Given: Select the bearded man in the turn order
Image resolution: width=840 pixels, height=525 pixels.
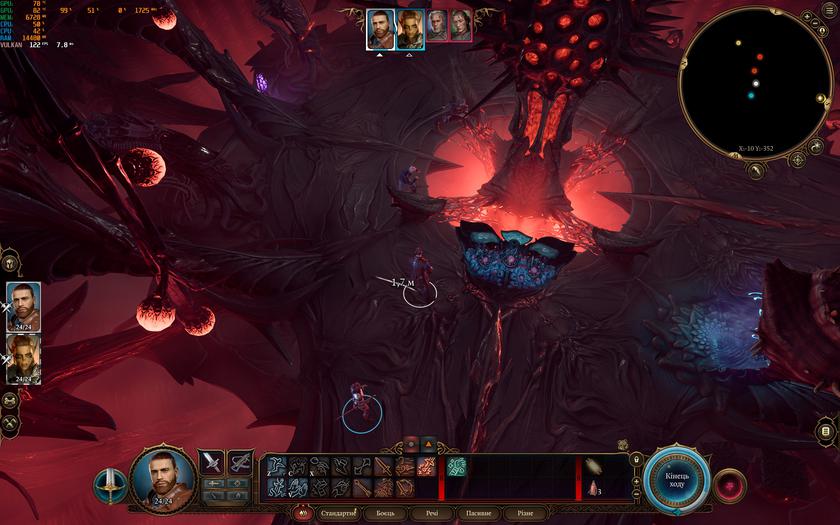Looking at the screenshot, I should [x=379, y=29].
